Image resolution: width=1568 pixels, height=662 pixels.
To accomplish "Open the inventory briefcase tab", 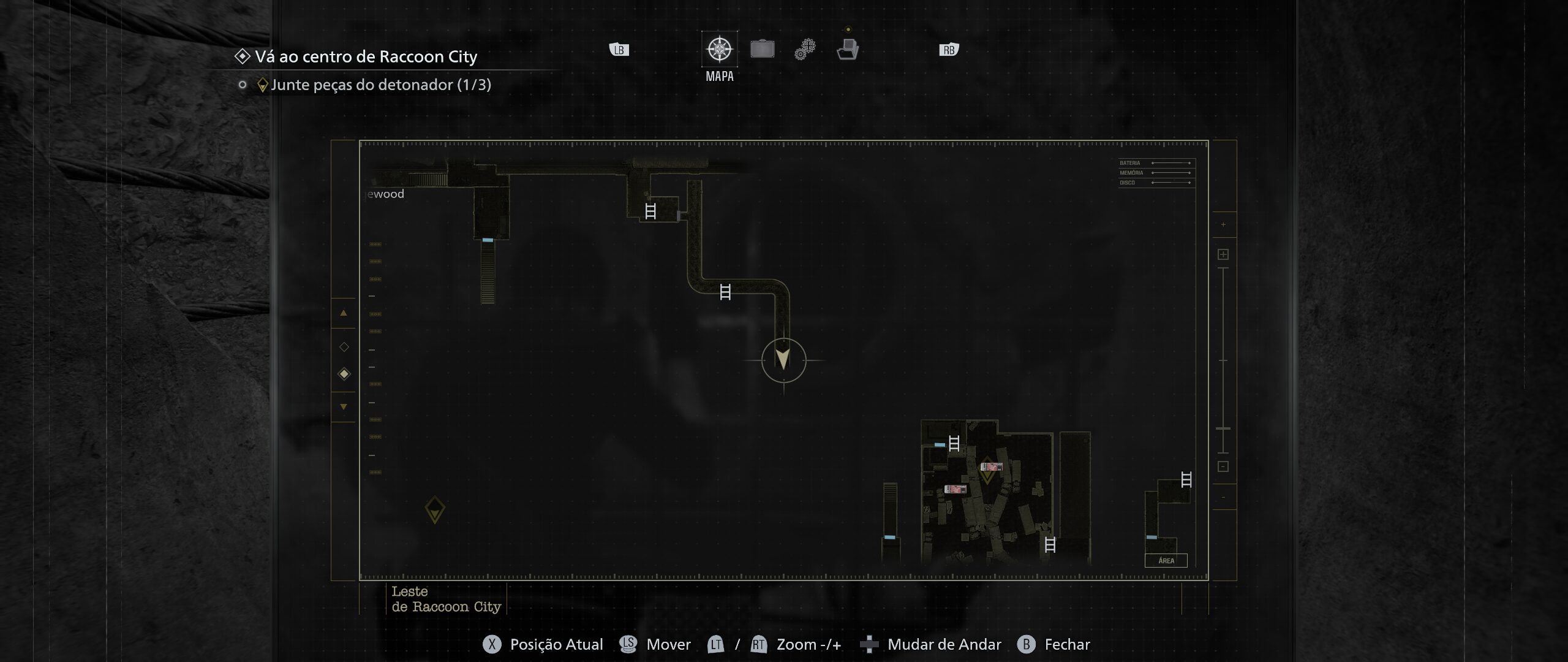I will pyautogui.click(x=762, y=49).
